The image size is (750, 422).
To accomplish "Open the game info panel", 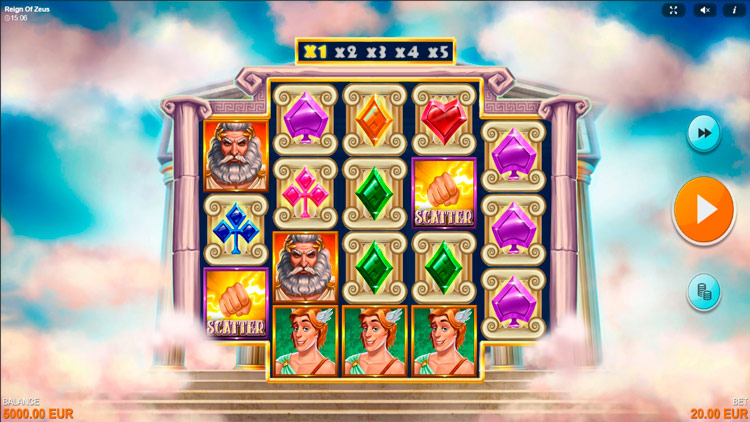I will [x=735, y=10].
